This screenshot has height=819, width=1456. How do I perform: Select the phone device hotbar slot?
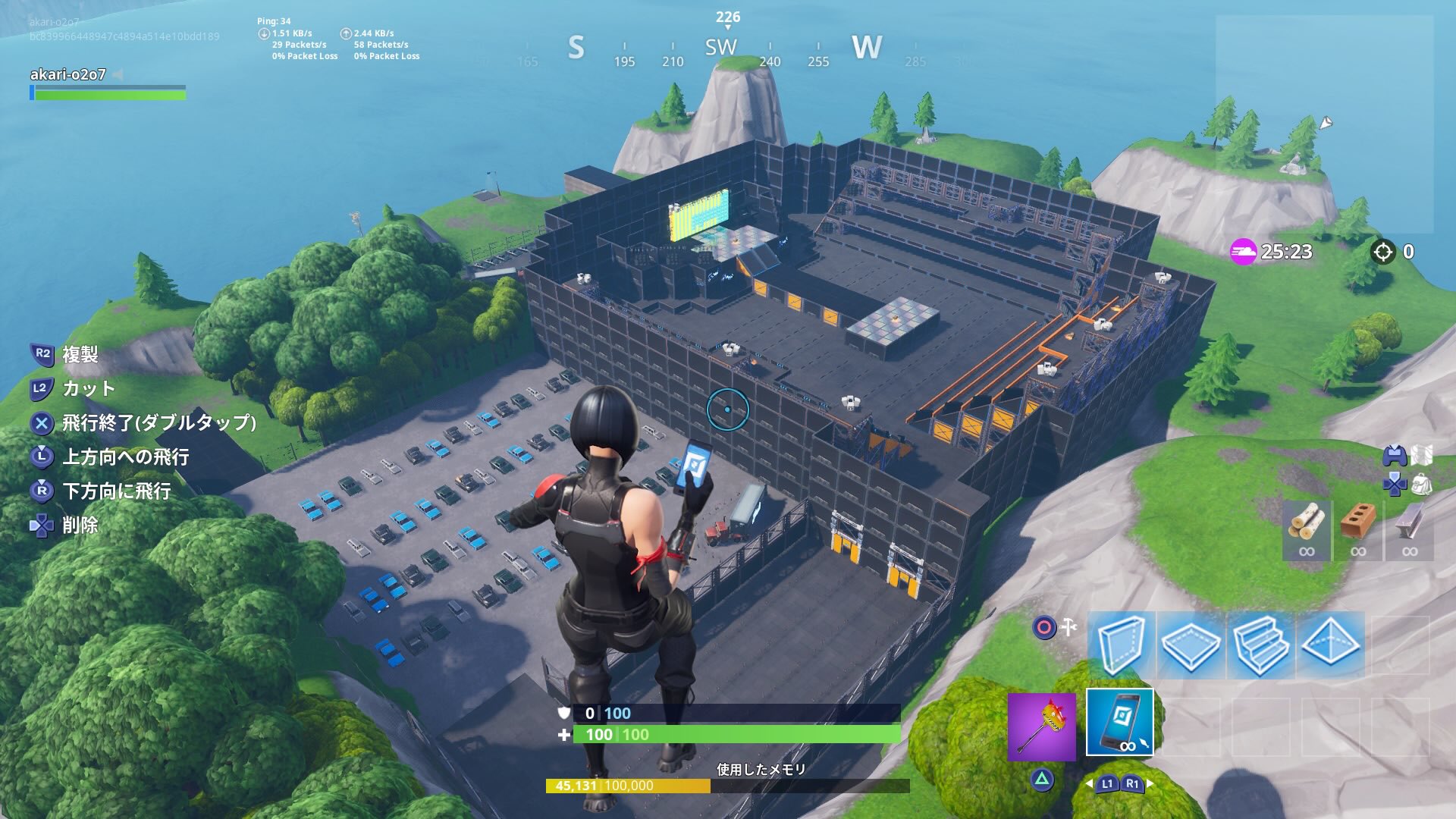tap(1121, 723)
